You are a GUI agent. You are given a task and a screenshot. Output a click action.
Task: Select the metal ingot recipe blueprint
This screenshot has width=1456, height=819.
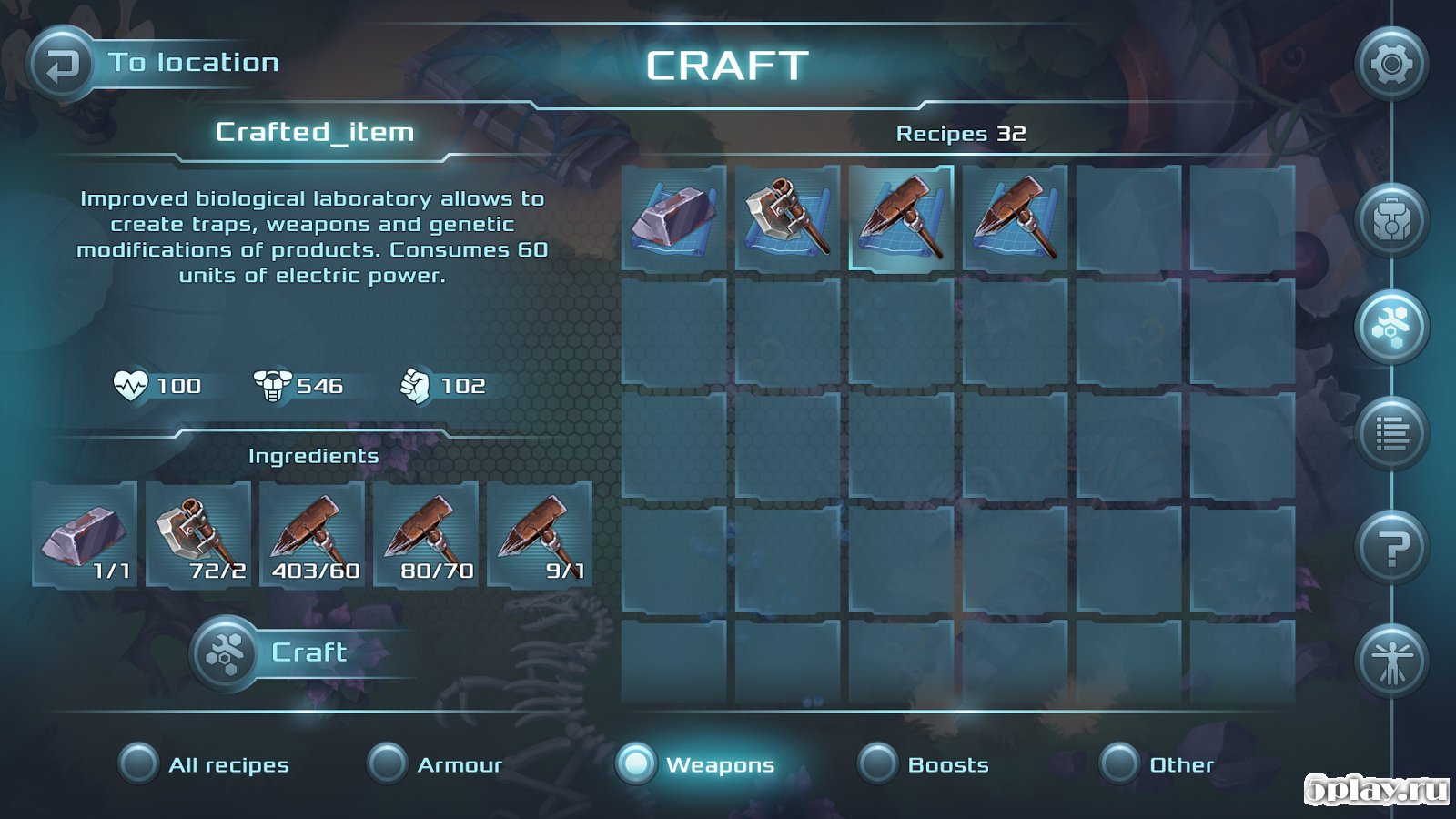point(674,217)
